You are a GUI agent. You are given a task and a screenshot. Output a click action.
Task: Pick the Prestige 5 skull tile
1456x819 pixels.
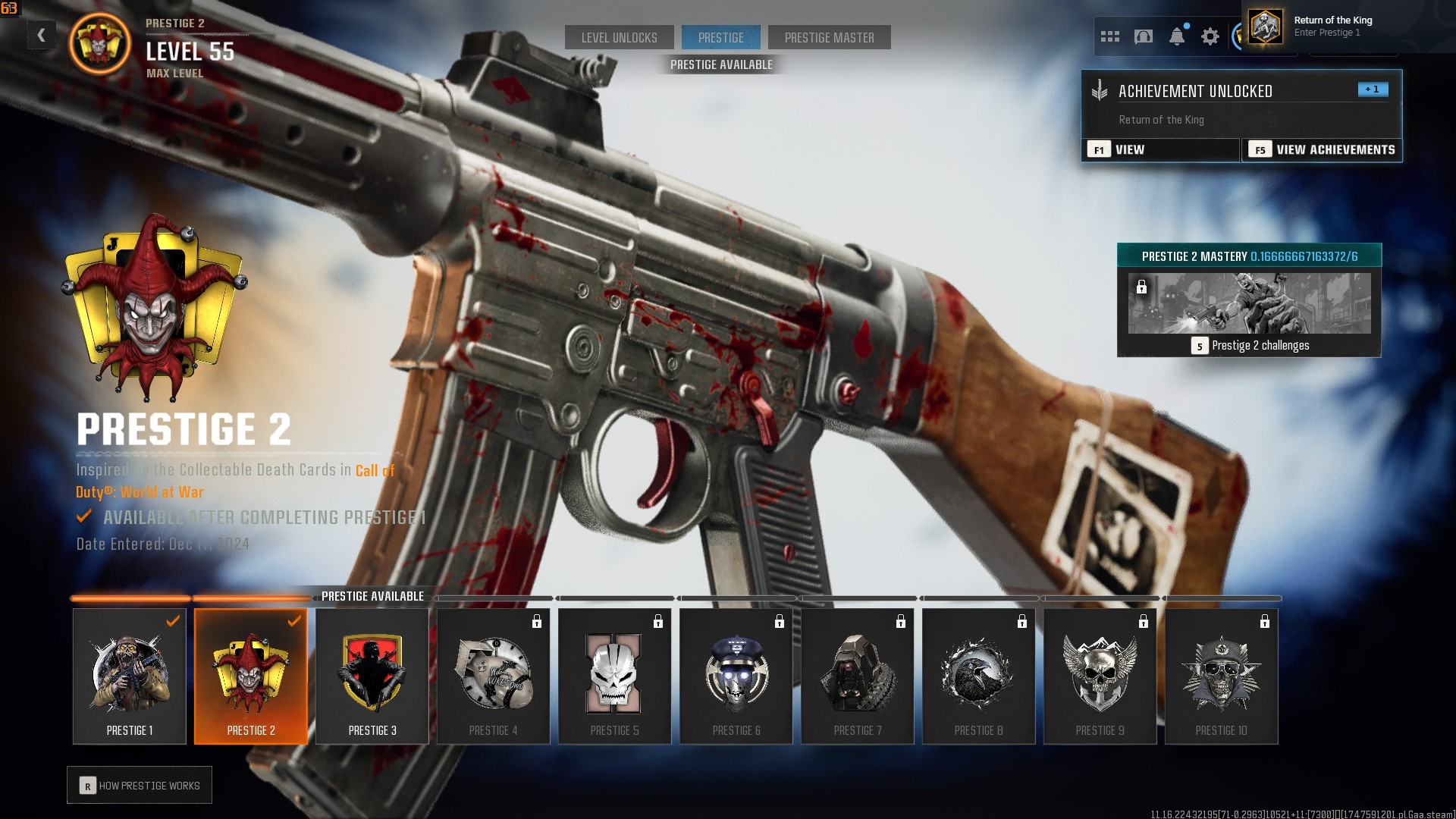tap(615, 676)
